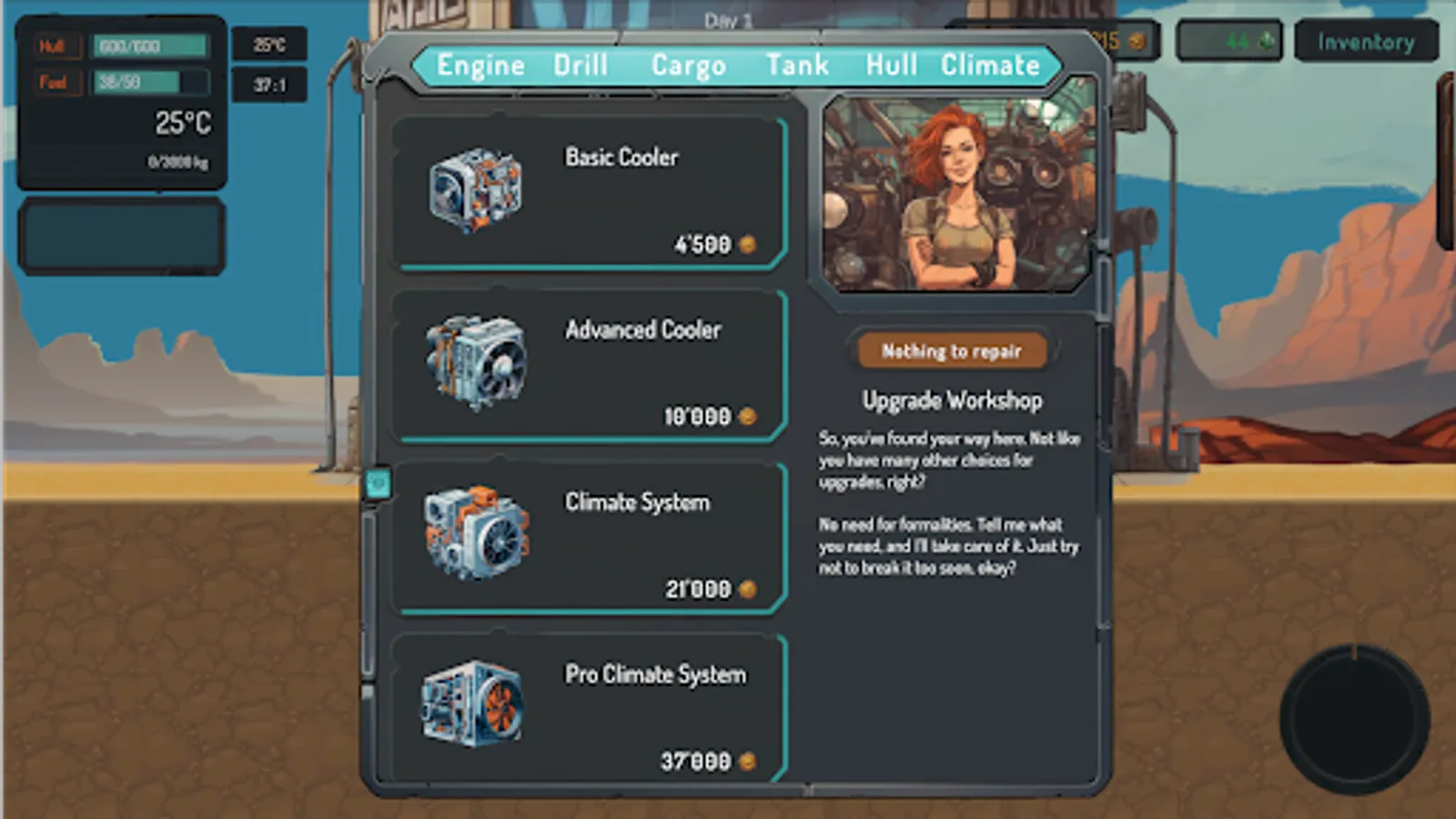The width and height of the screenshot is (1456, 819).
Task: Click the green resource icon beside 44
Action: (1265, 41)
